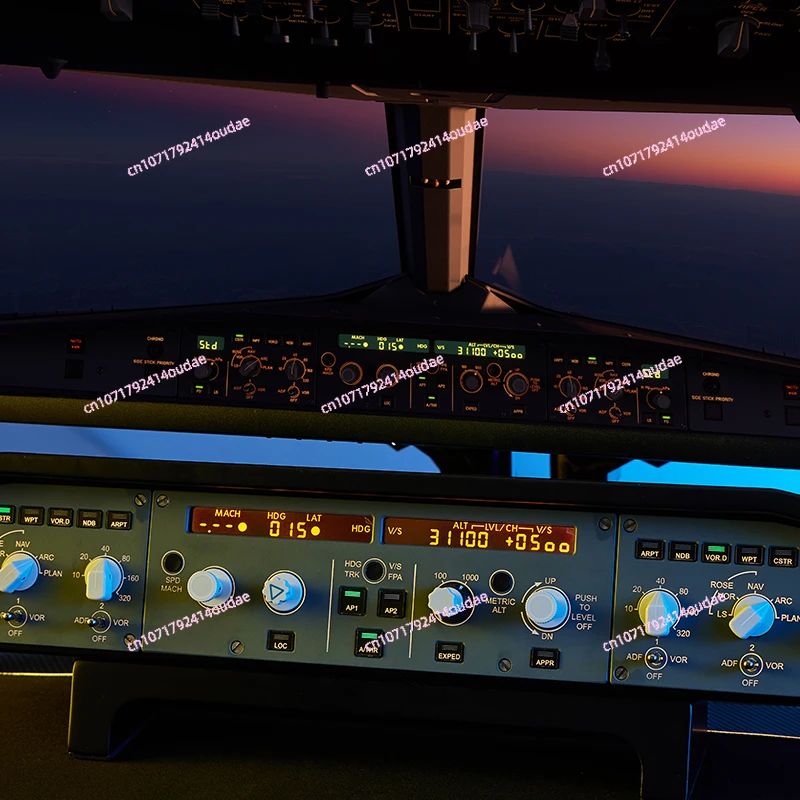Push the vertical speed knob to level off
This screenshot has height=800, width=800.
pyautogui.click(x=546, y=607)
